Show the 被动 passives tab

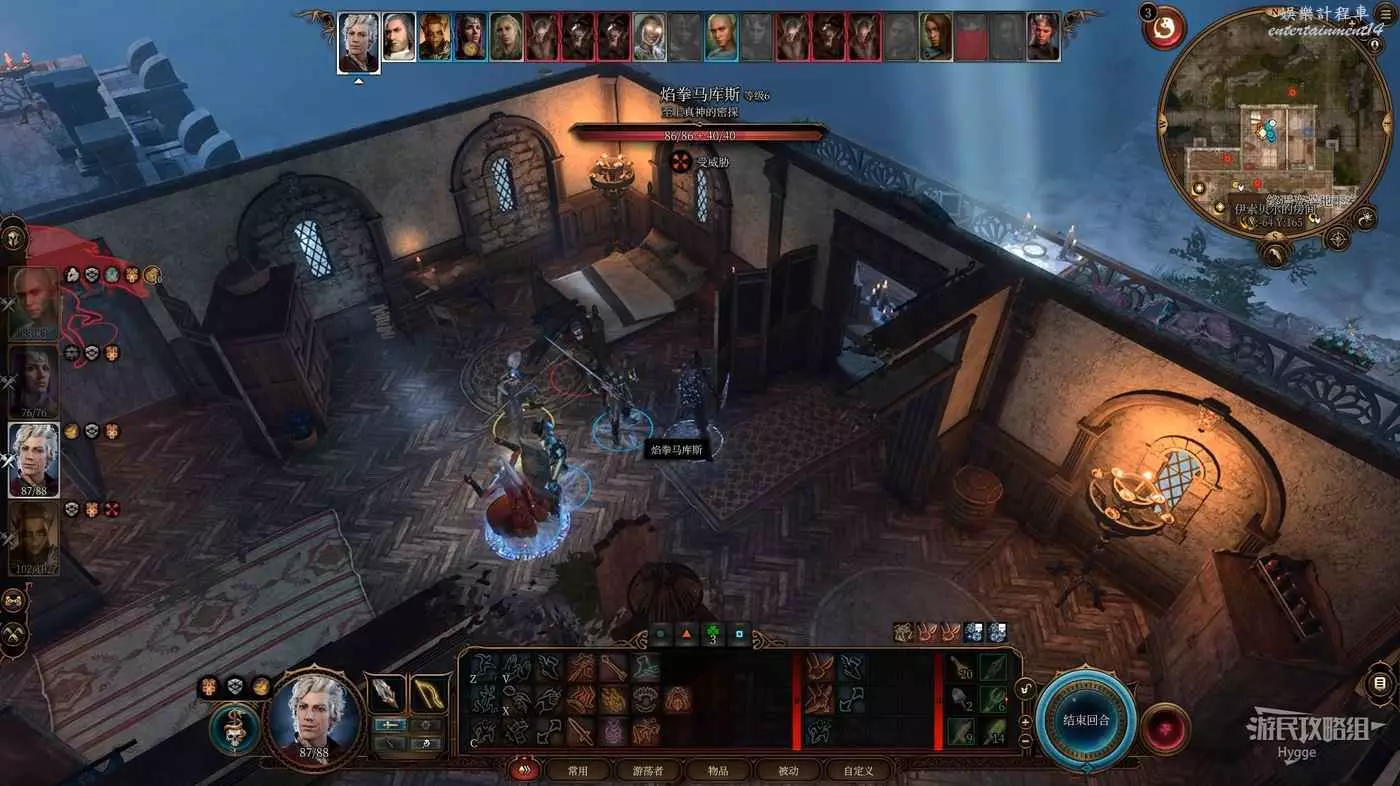coord(789,770)
